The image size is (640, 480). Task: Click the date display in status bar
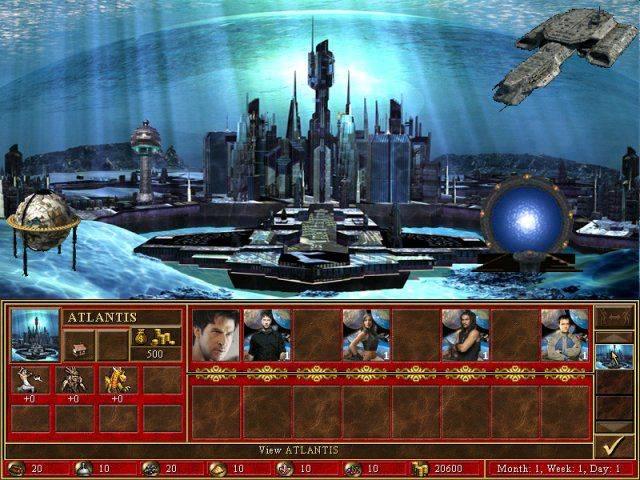click(x=560, y=468)
